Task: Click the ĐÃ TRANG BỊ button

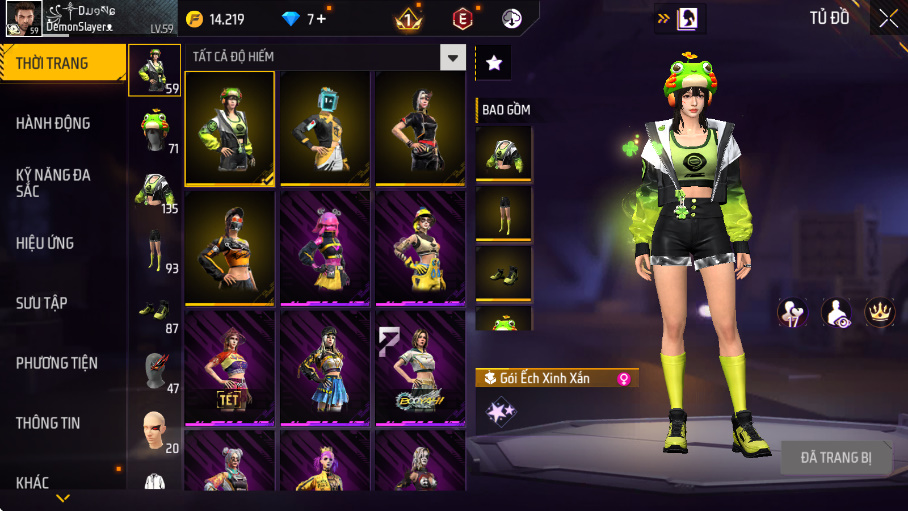Action: (835, 458)
